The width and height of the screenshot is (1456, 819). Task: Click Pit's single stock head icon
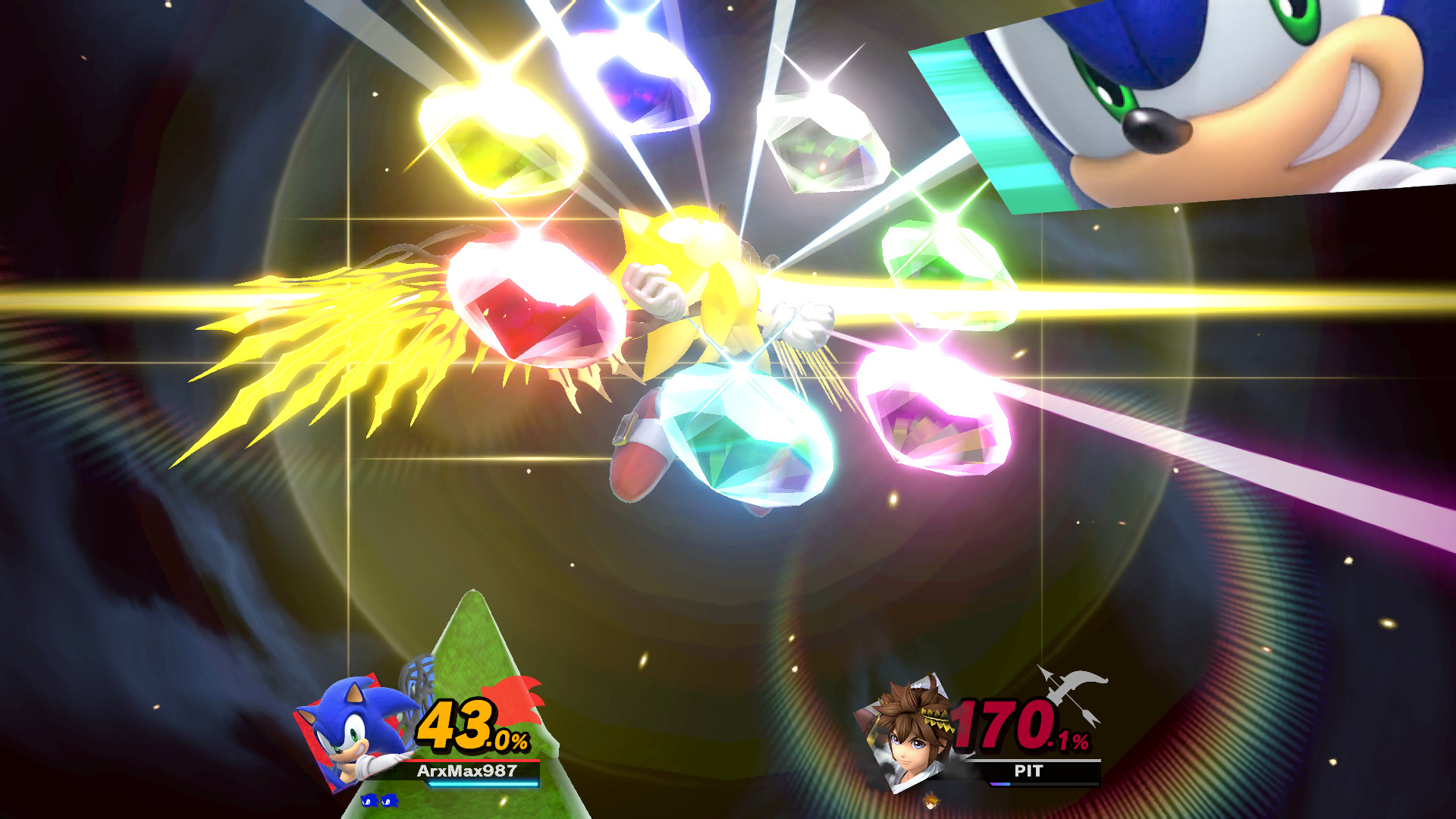[x=930, y=802]
